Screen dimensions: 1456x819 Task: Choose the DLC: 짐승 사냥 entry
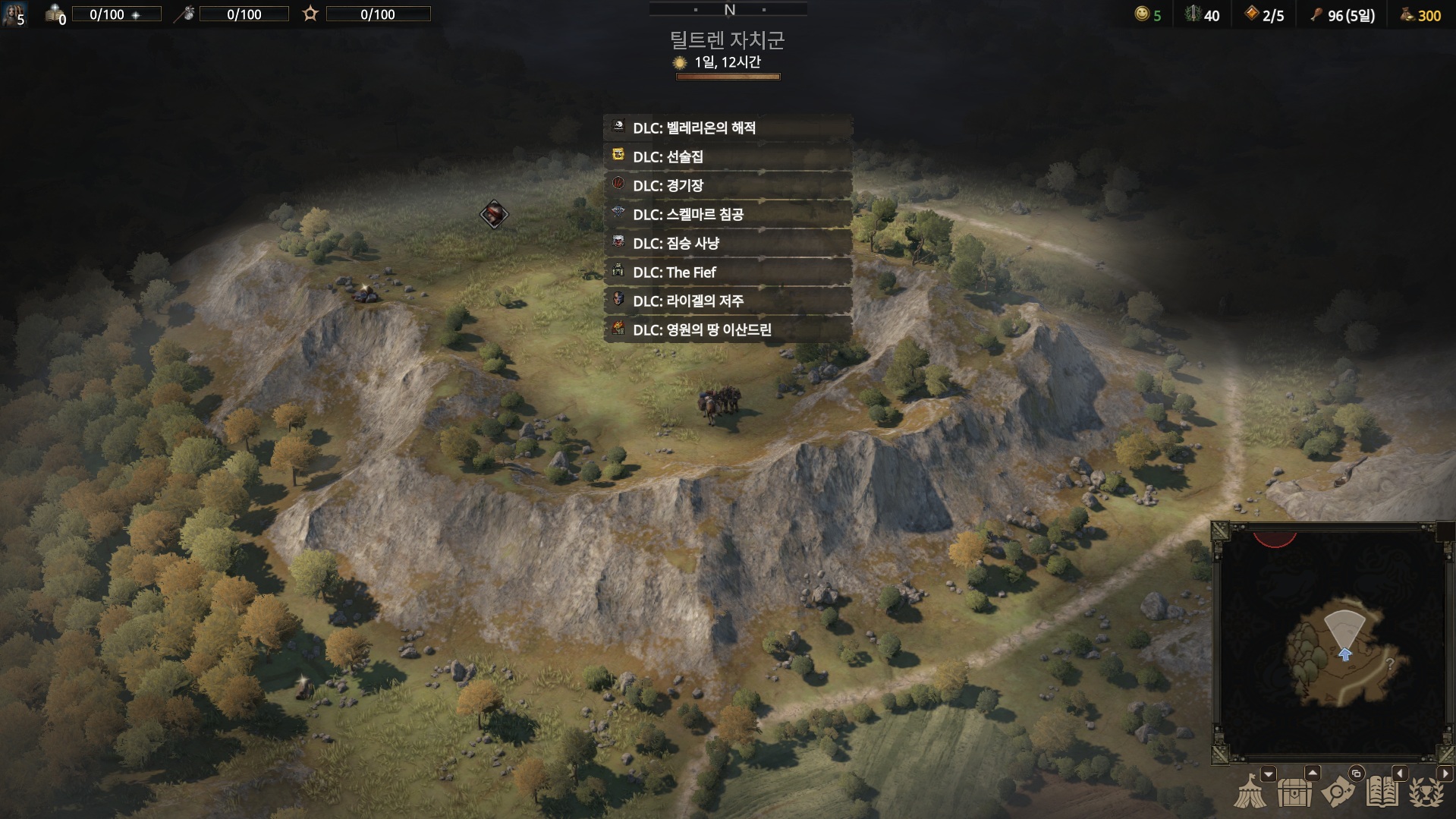tap(727, 244)
